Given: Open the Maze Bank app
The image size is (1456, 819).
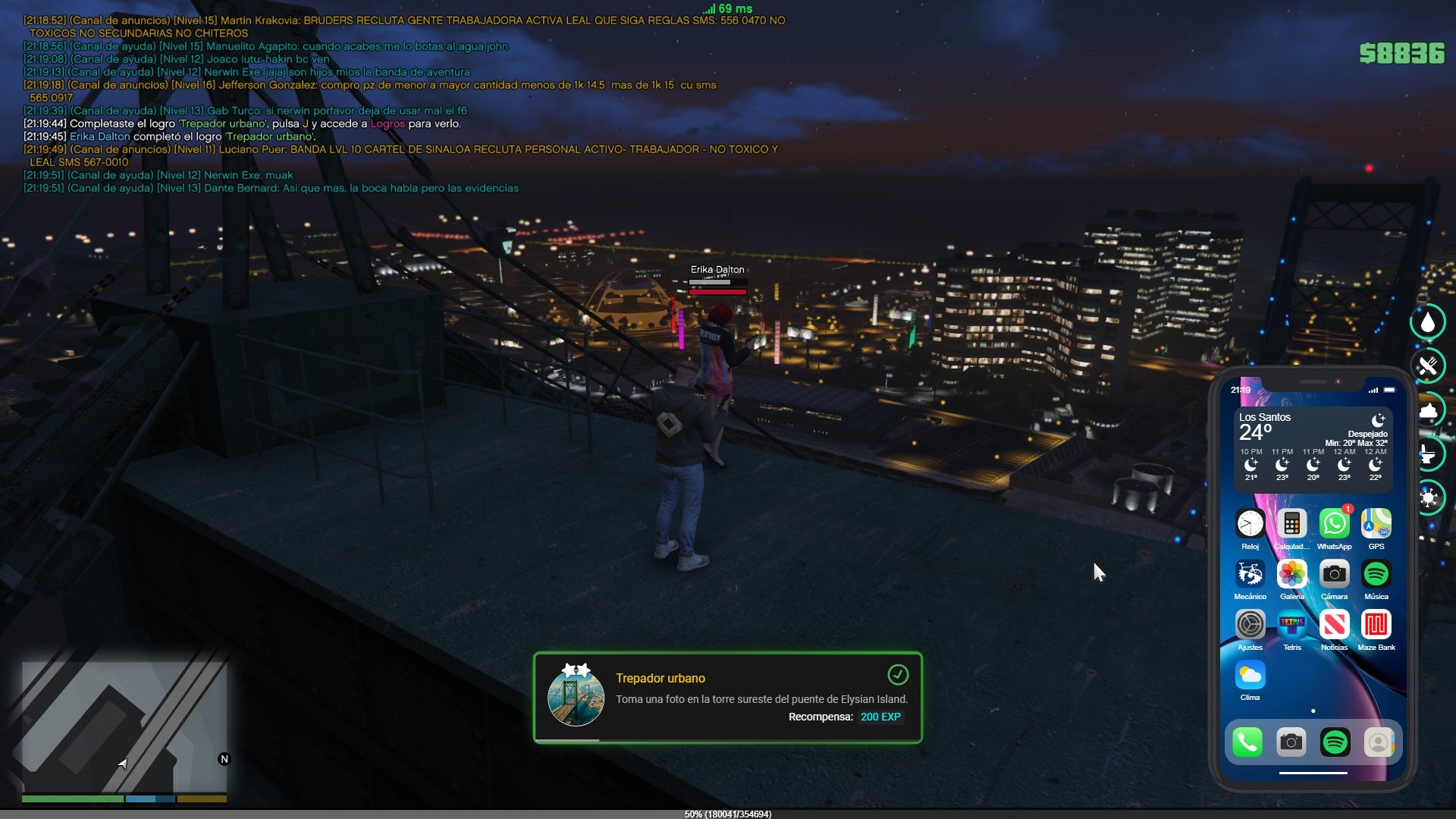Looking at the screenshot, I should tap(1376, 626).
